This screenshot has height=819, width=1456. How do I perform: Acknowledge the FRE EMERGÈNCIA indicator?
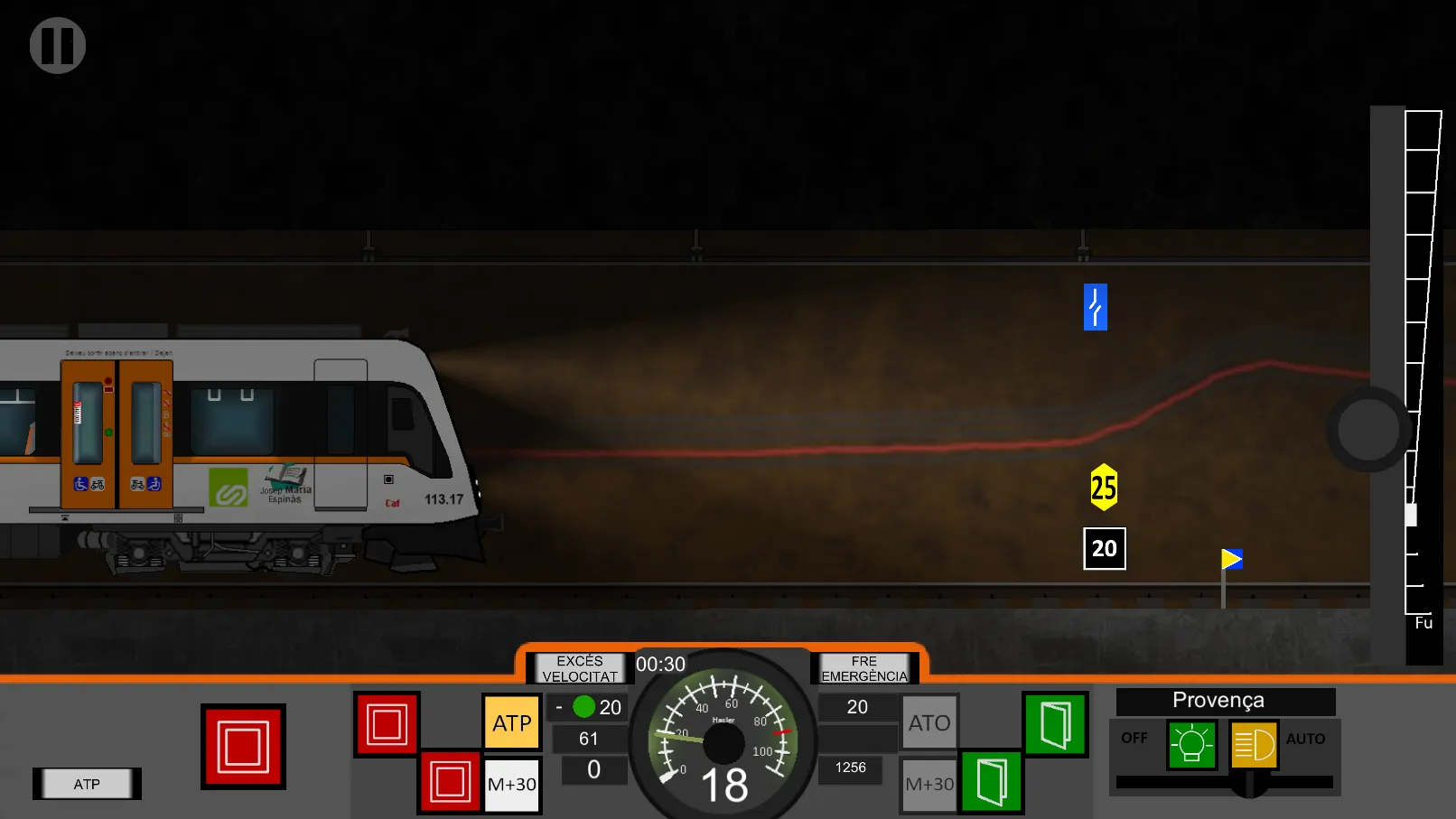pyautogui.click(x=863, y=668)
